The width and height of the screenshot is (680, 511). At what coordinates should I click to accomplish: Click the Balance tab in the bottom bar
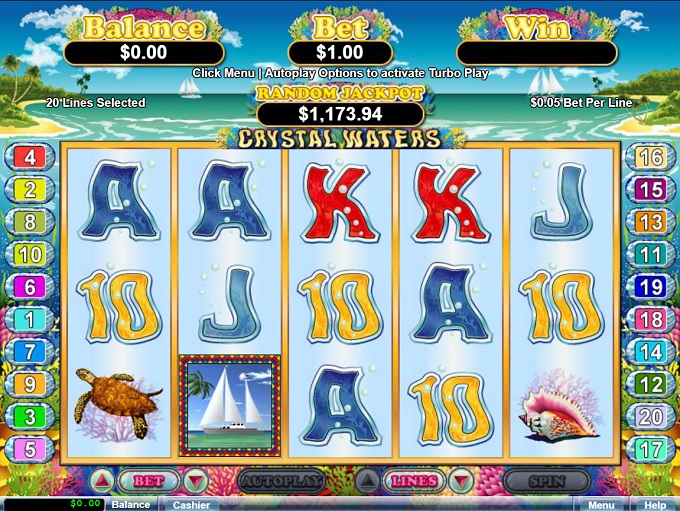point(130,505)
